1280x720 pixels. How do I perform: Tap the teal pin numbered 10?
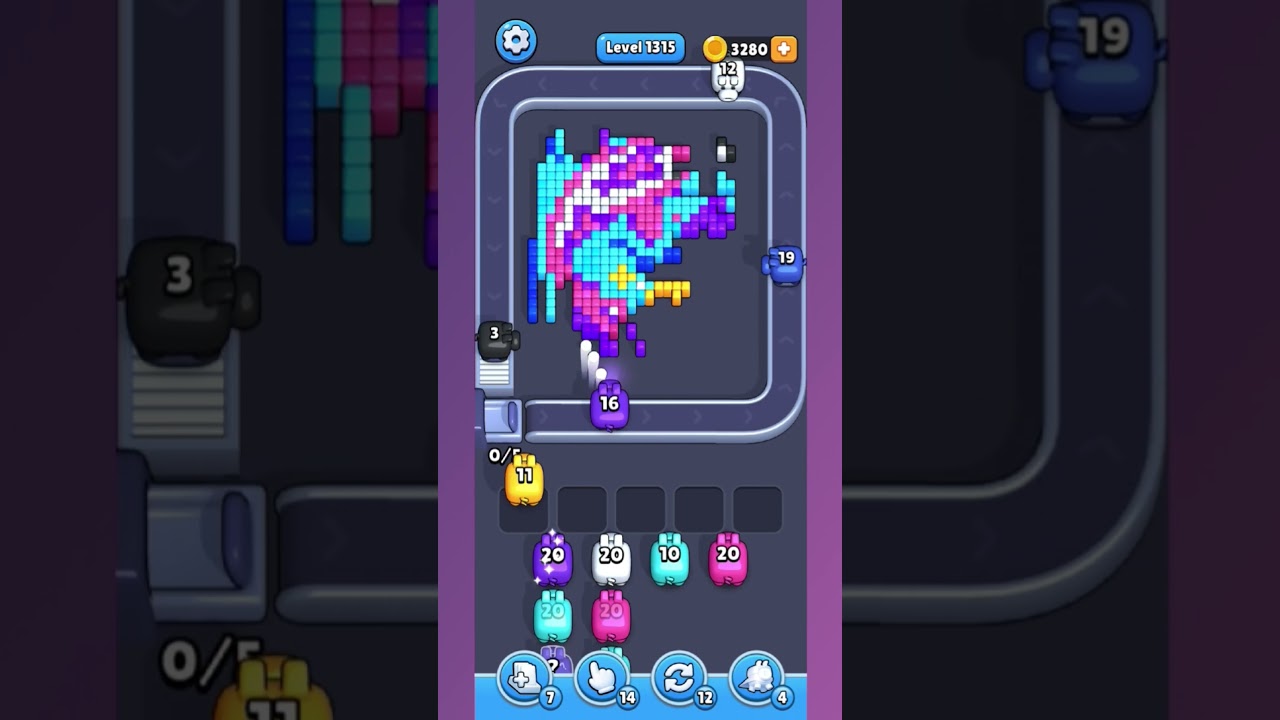pos(666,557)
